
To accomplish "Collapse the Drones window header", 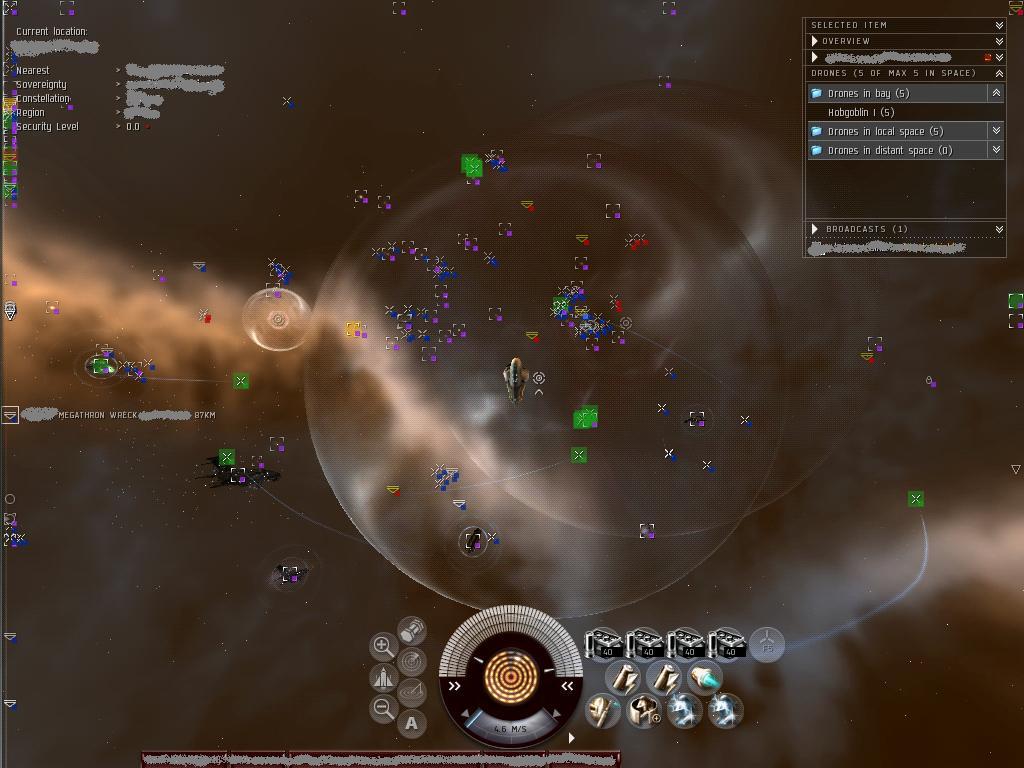I will pyautogui.click(x=998, y=73).
